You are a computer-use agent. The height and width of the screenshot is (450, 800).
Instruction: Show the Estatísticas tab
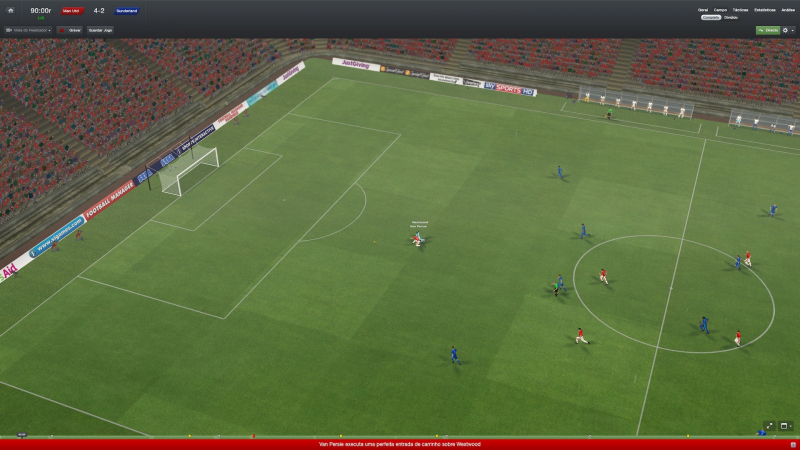click(x=764, y=10)
